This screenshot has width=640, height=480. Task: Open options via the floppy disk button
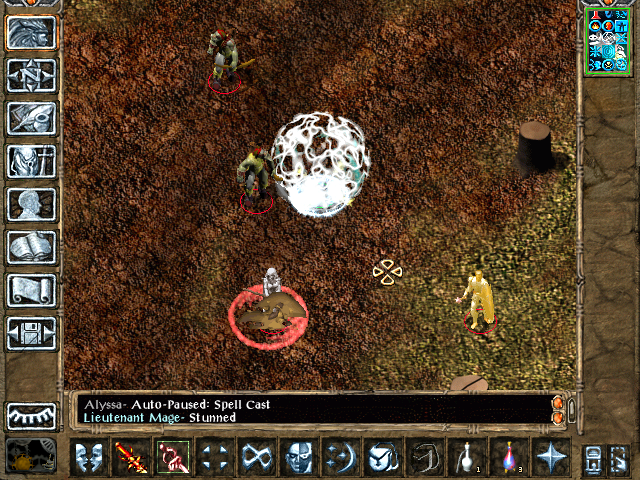tap(31, 333)
